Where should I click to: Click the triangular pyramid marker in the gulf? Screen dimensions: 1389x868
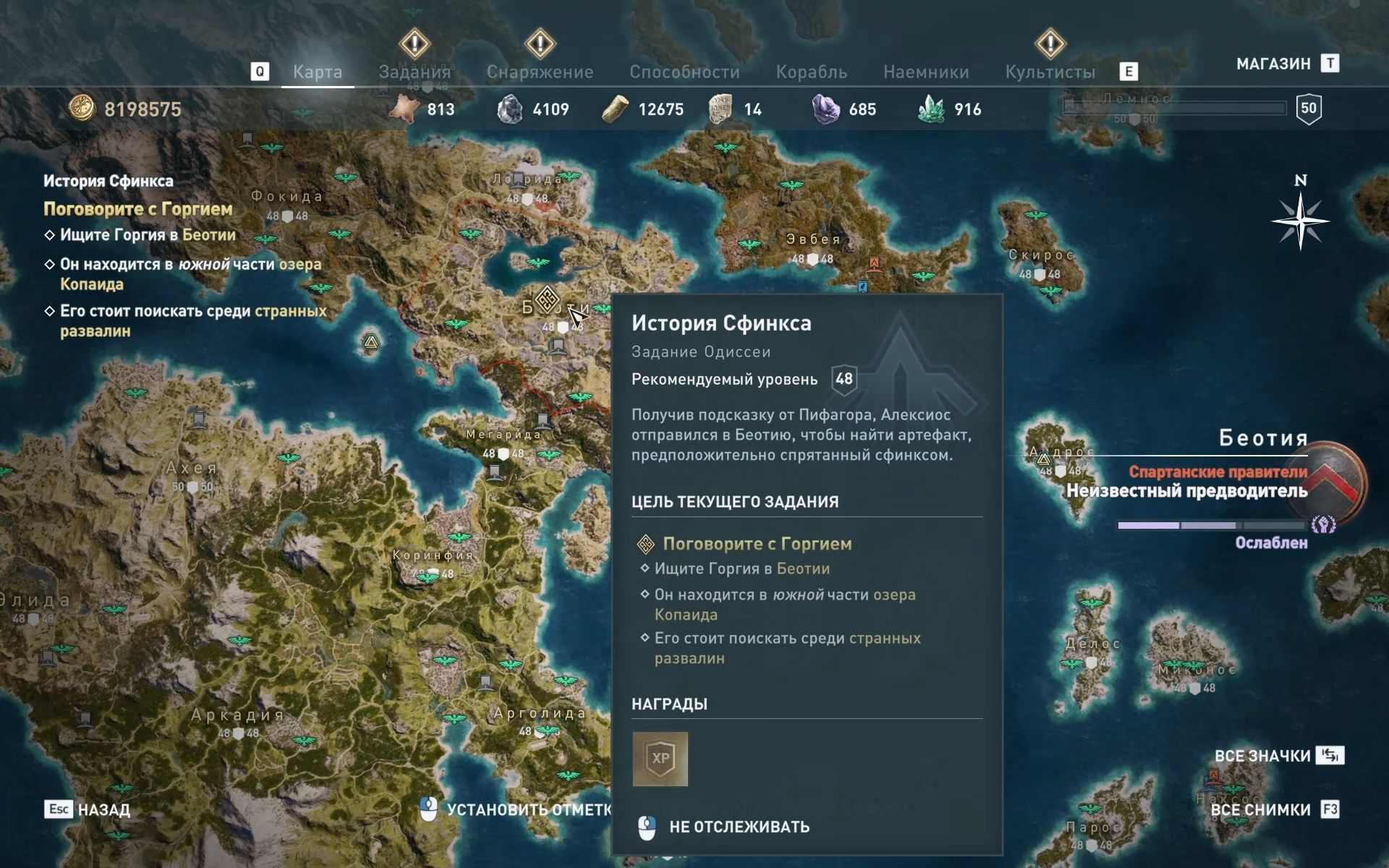coord(370,342)
